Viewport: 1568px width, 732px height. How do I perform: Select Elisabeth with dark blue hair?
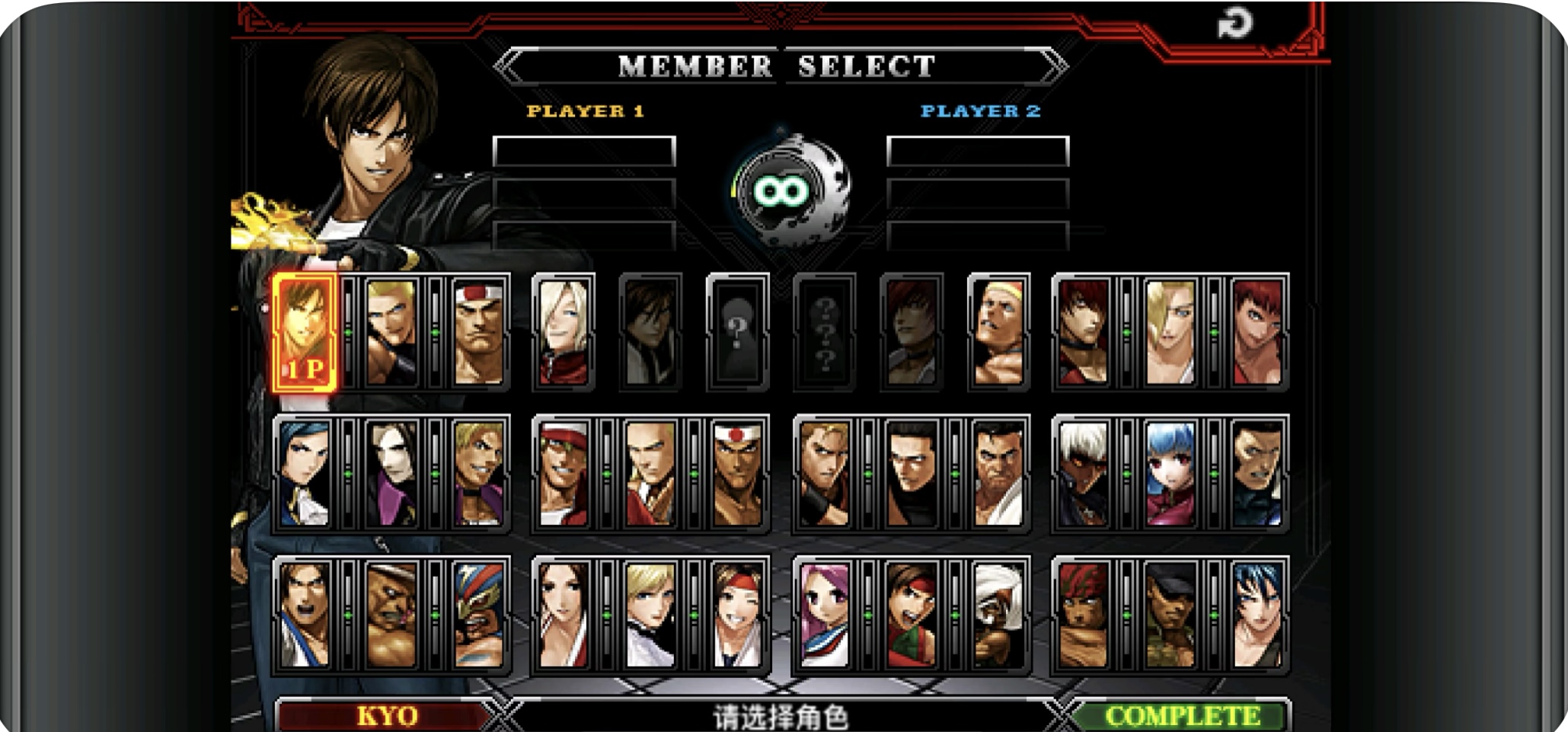[x=305, y=474]
